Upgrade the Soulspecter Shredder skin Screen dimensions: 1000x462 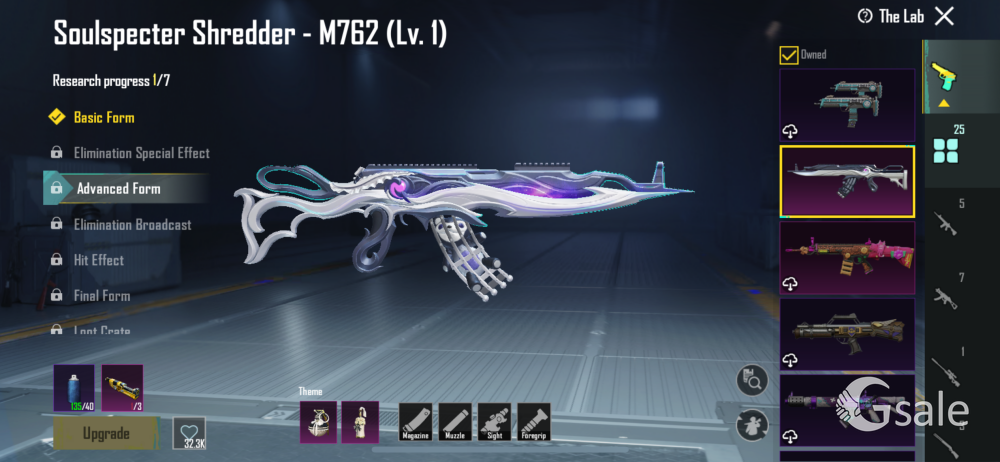coord(106,433)
